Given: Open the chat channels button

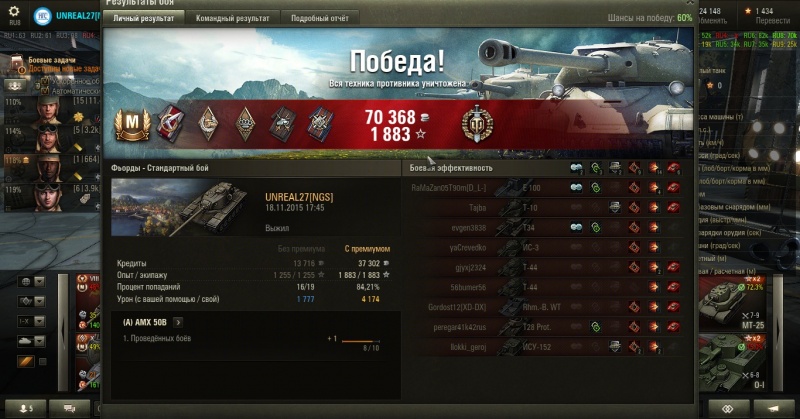Looking at the screenshot, I should pyautogui.click(x=70, y=408).
